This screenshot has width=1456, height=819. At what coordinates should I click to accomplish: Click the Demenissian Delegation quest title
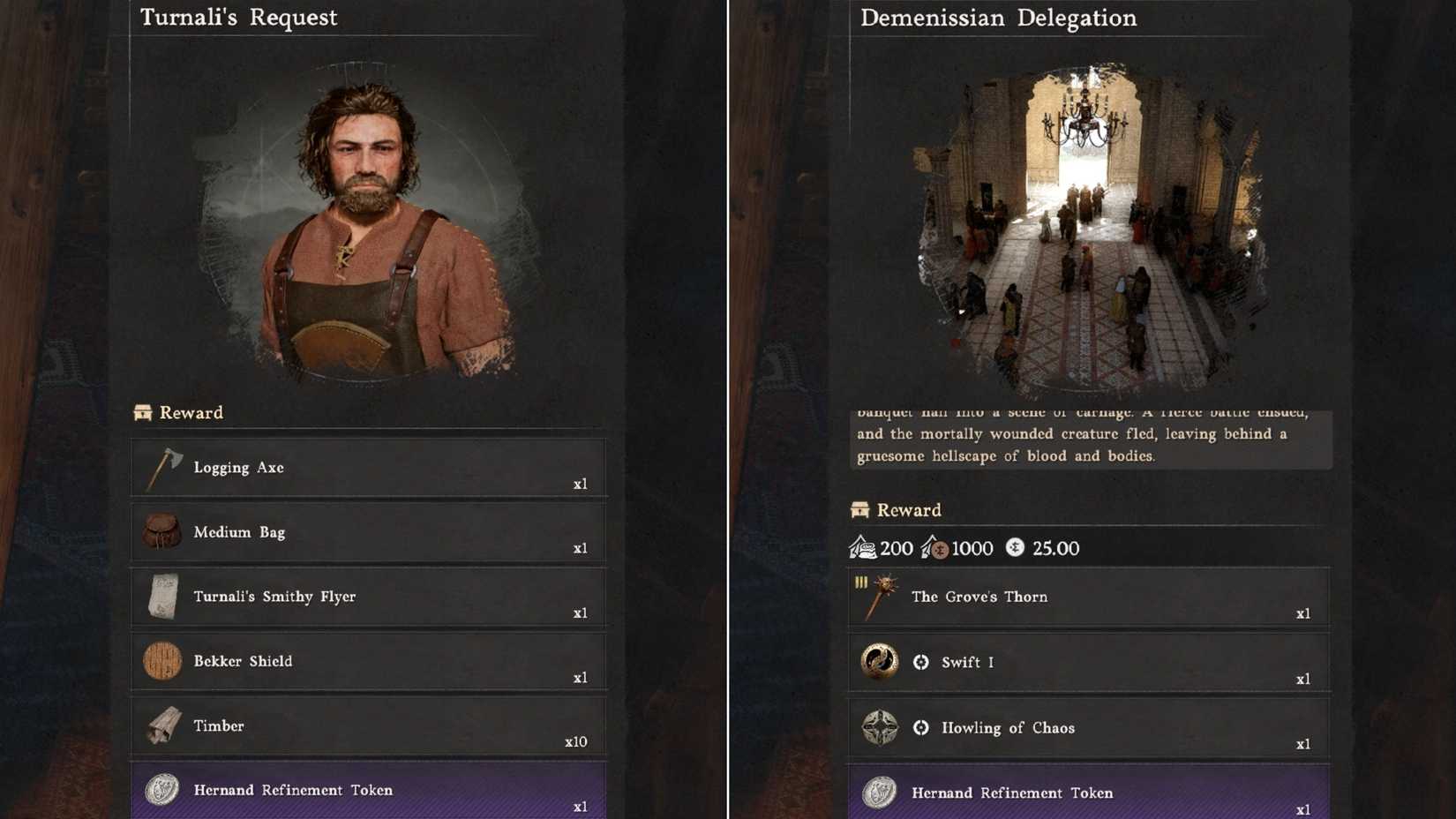click(x=999, y=17)
